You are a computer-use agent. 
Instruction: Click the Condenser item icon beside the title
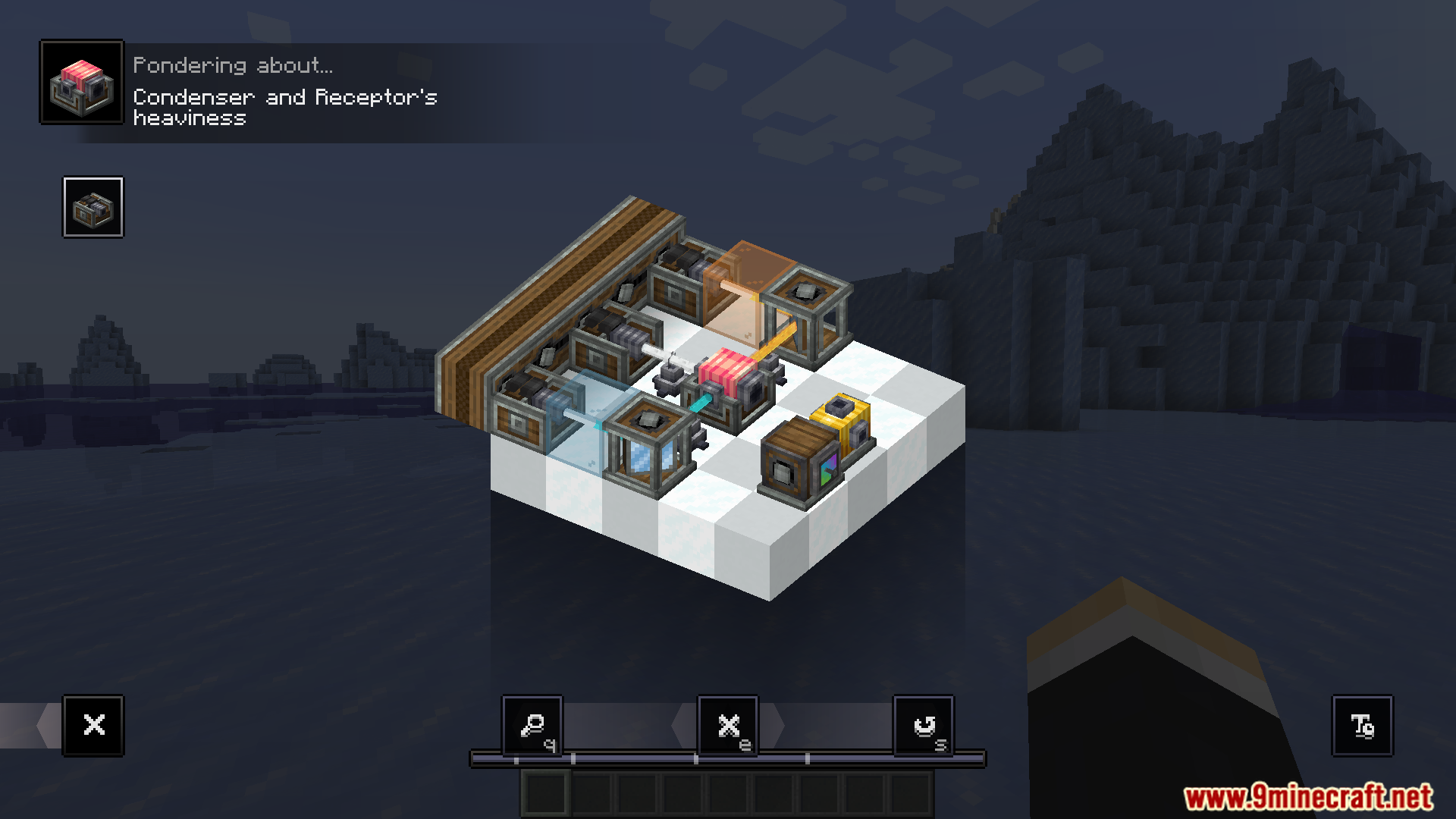click(82, 83)
